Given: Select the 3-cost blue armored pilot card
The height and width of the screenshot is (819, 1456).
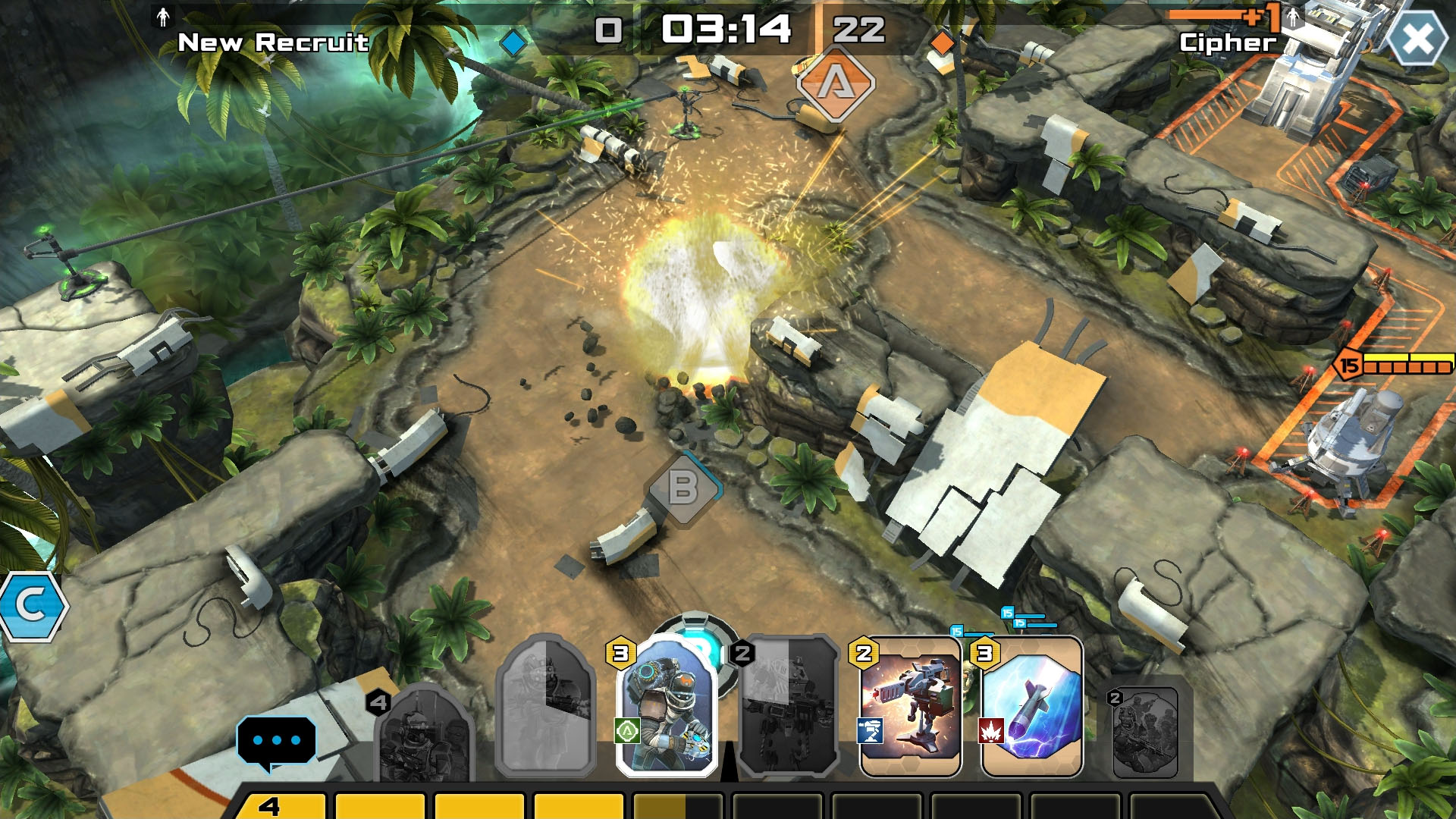Looking at the screenshot, I should coord(667,707).
